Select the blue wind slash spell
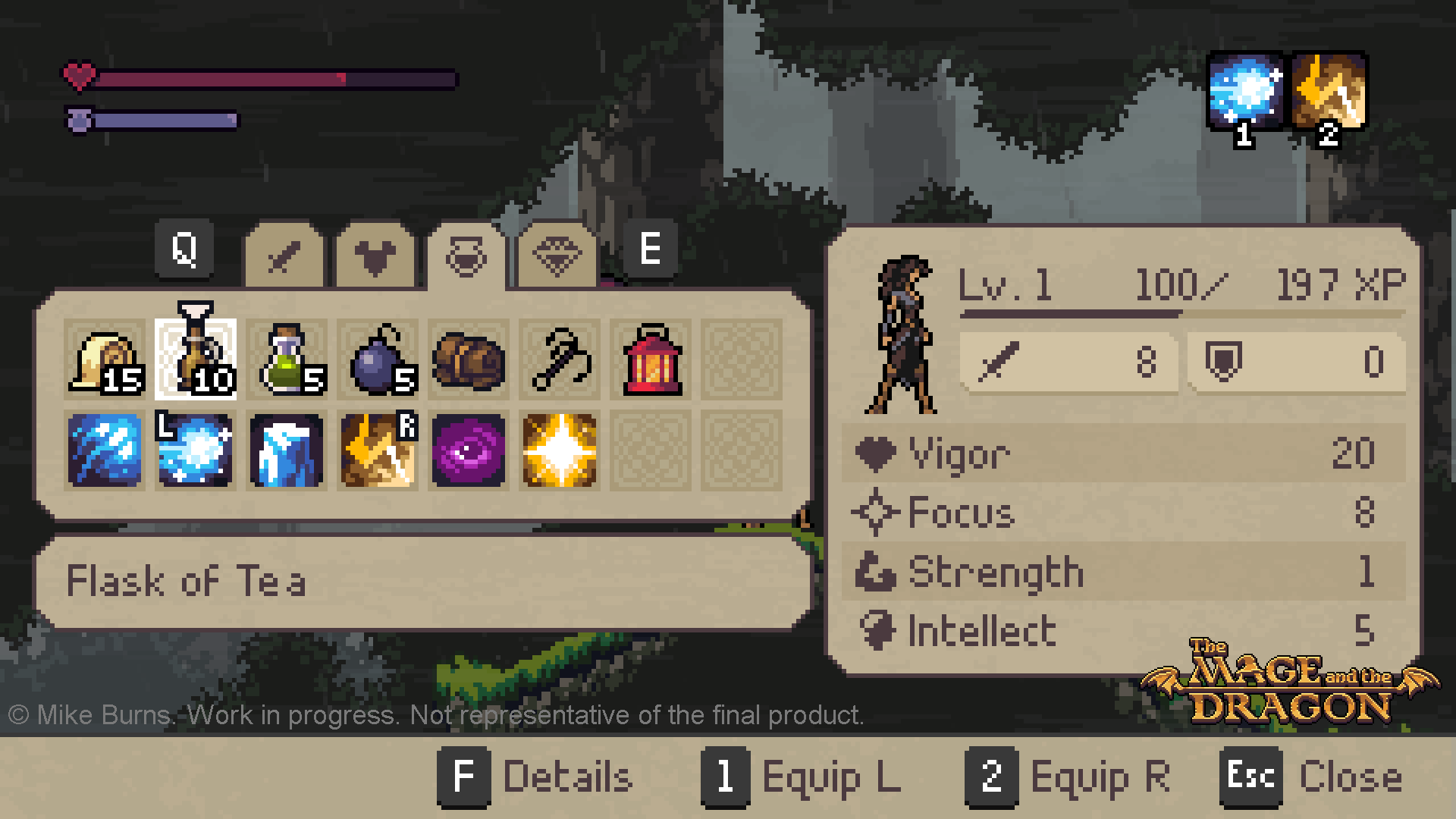This screenshot has width=1456, height=819. (105, 450)
